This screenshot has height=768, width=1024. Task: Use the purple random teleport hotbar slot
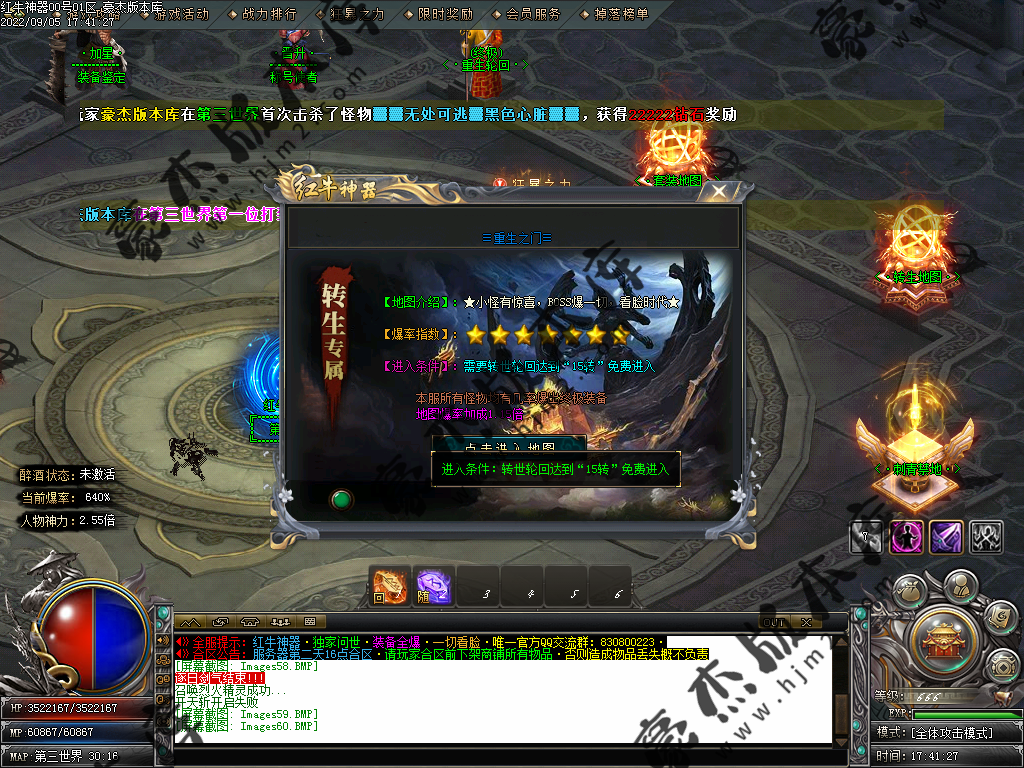click(x=434, y=587)
